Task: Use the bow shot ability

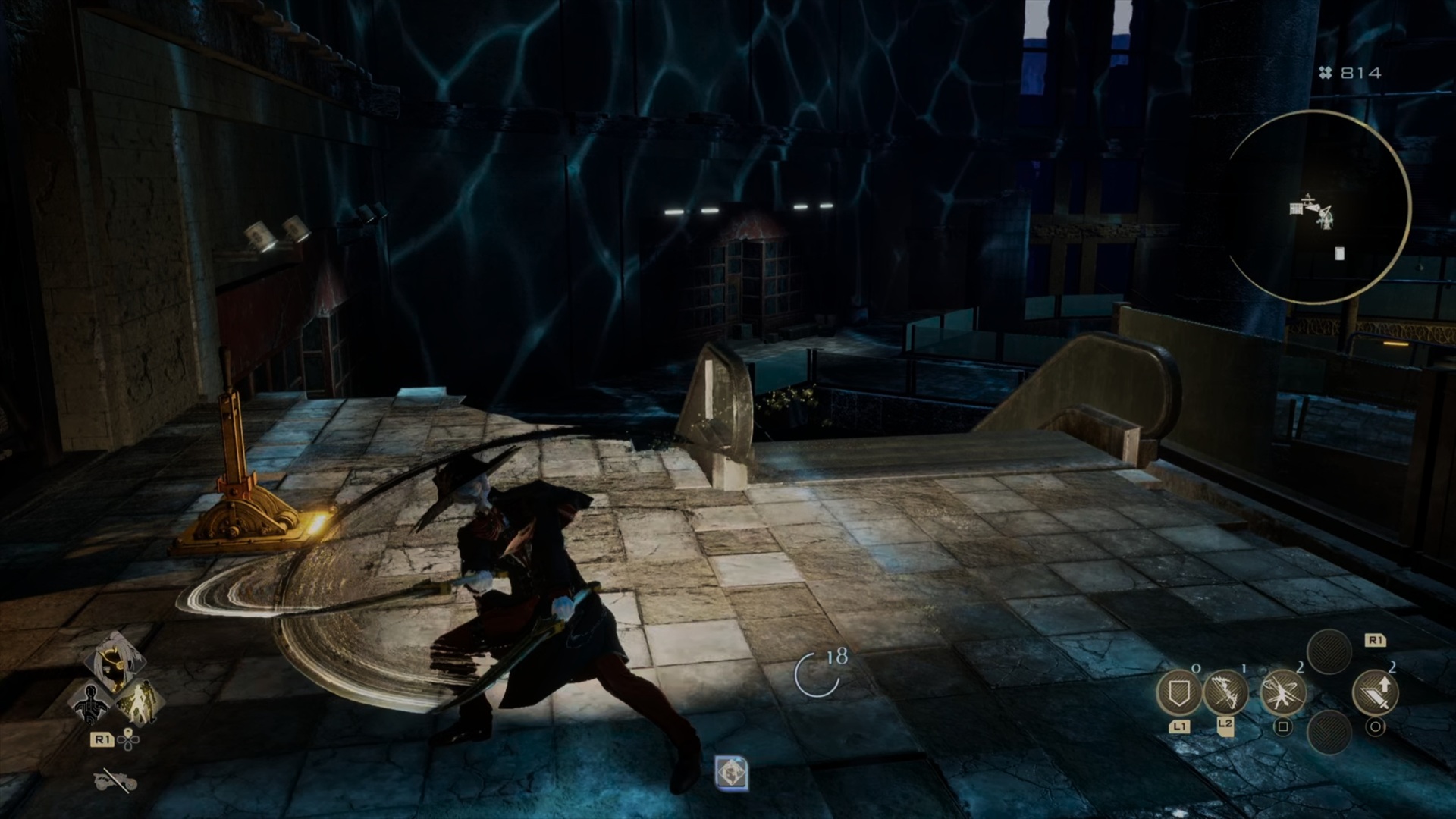Action: (1225, 692)
